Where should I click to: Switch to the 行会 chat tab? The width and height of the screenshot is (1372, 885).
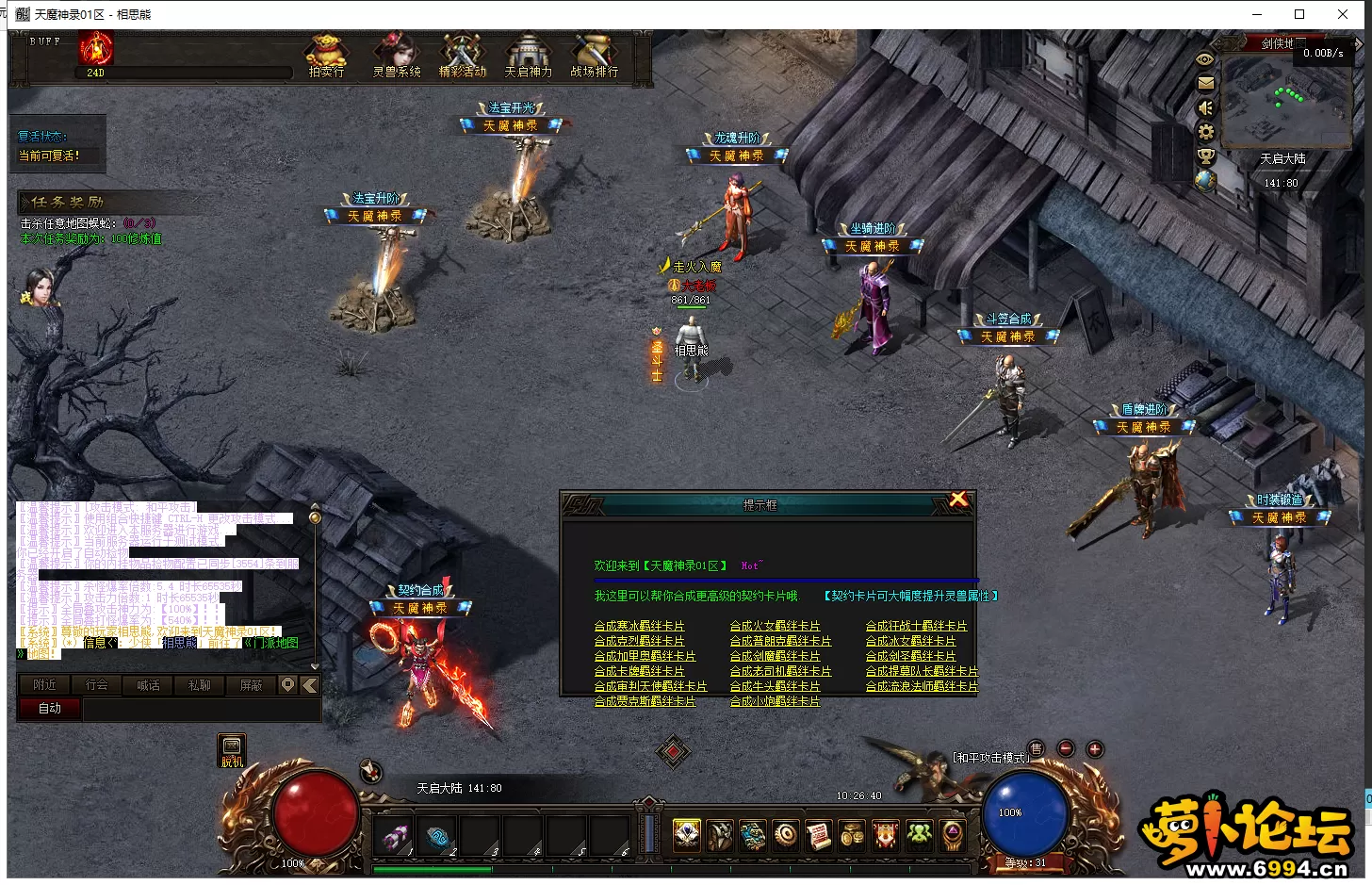click(97, 685)
